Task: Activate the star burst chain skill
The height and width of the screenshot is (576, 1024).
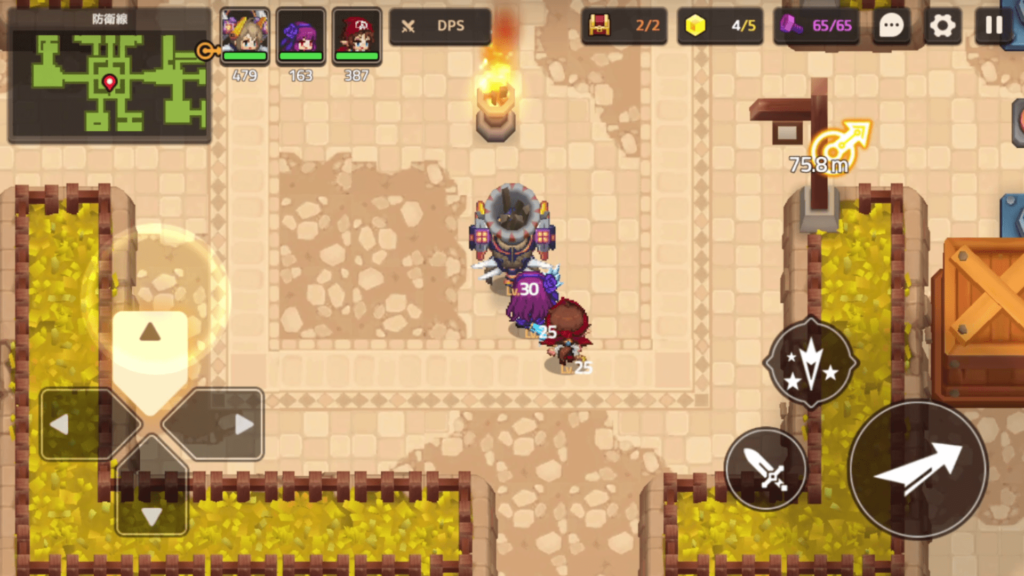Action: click(x=810, y=362)
